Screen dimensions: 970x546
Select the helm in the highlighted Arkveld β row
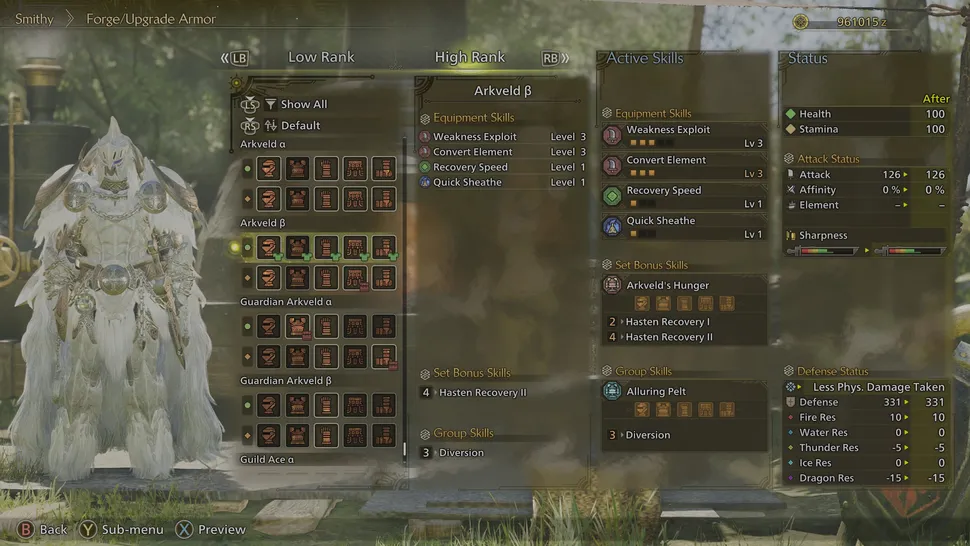pyautogui.click(x=268, y=247)
